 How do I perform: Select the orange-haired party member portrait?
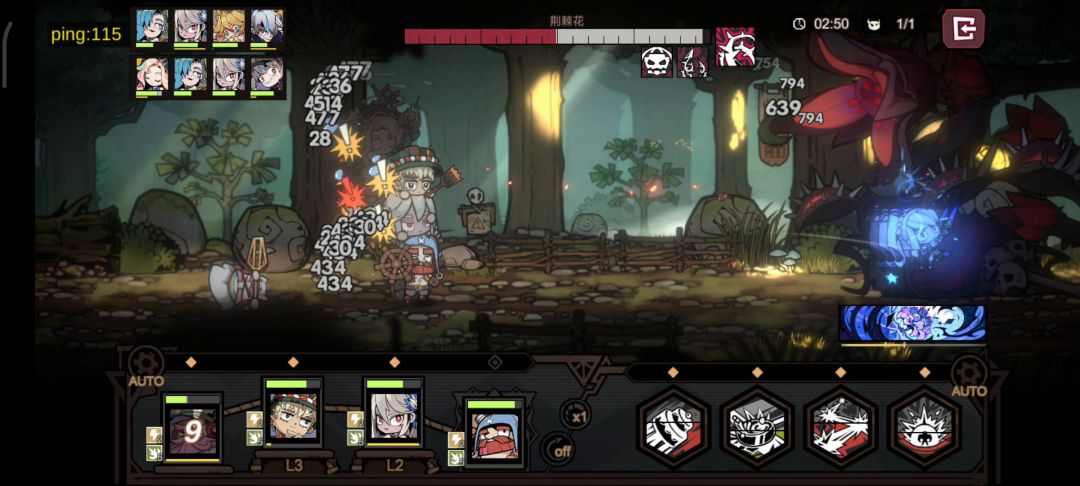point(228,27)
